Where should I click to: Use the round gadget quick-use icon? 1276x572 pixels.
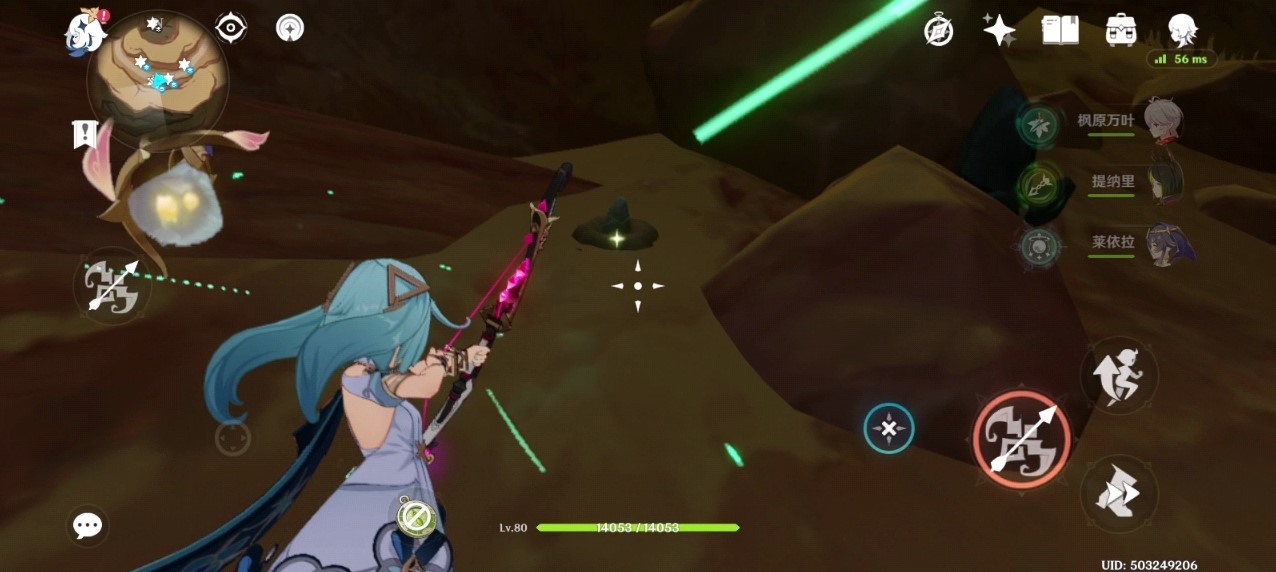pos(414,517)
